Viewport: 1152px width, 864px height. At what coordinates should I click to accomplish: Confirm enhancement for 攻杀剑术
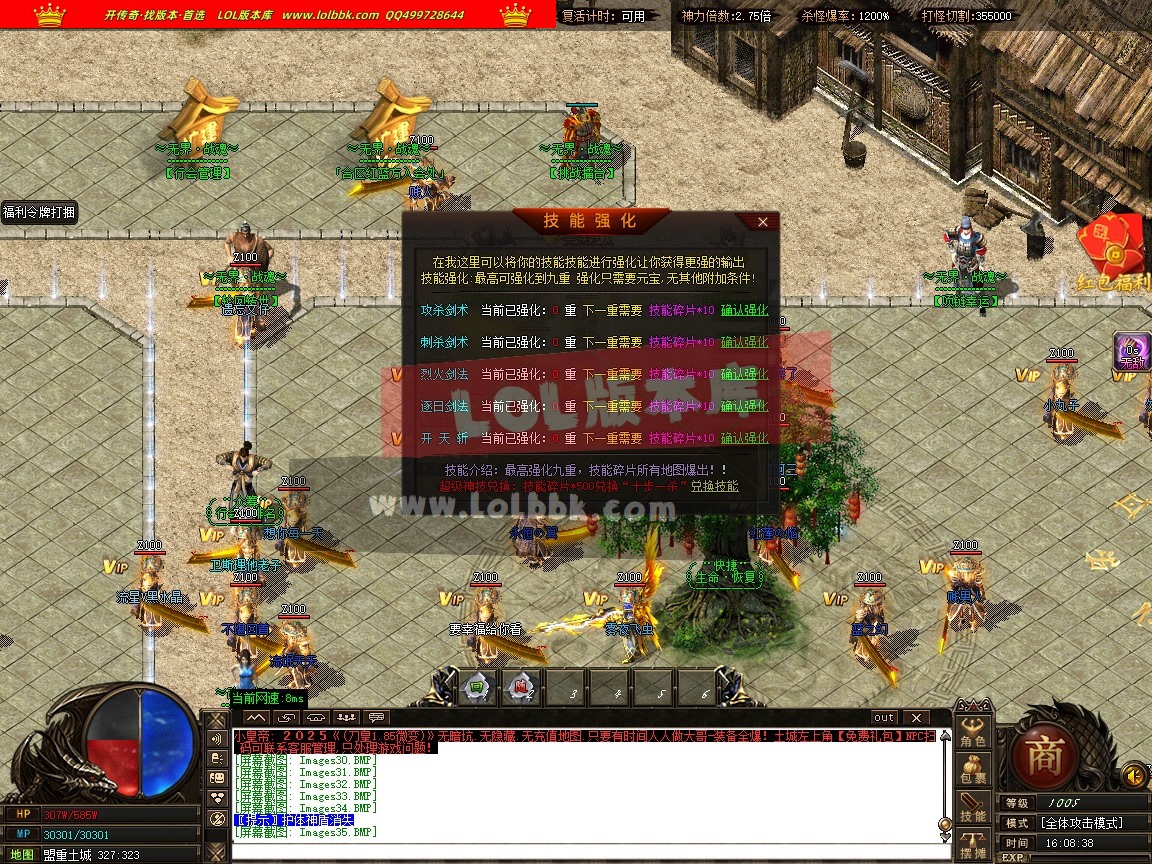coord(744,310)
